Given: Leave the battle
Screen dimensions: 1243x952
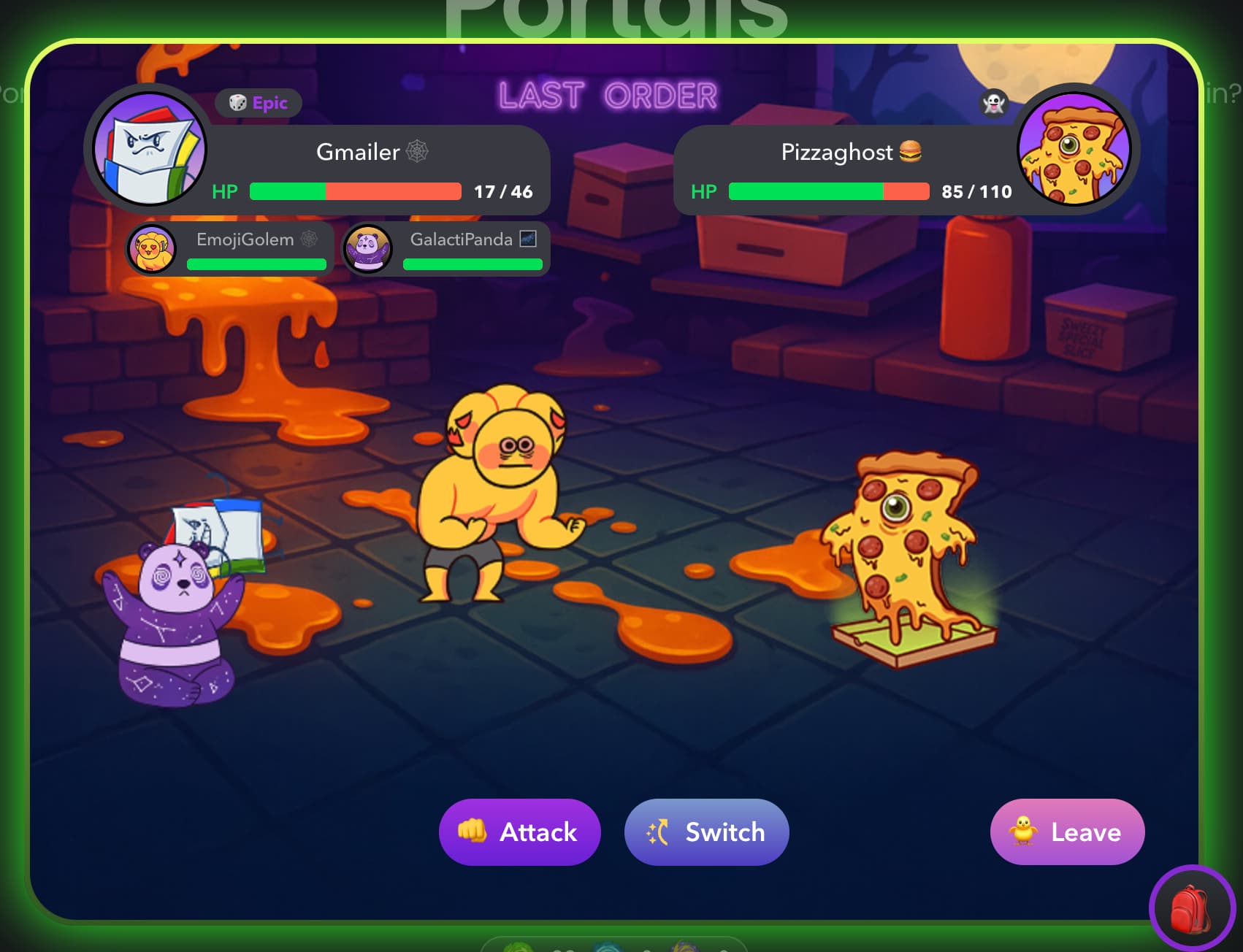Looking at the screenshot, I should click(1067, 832).
